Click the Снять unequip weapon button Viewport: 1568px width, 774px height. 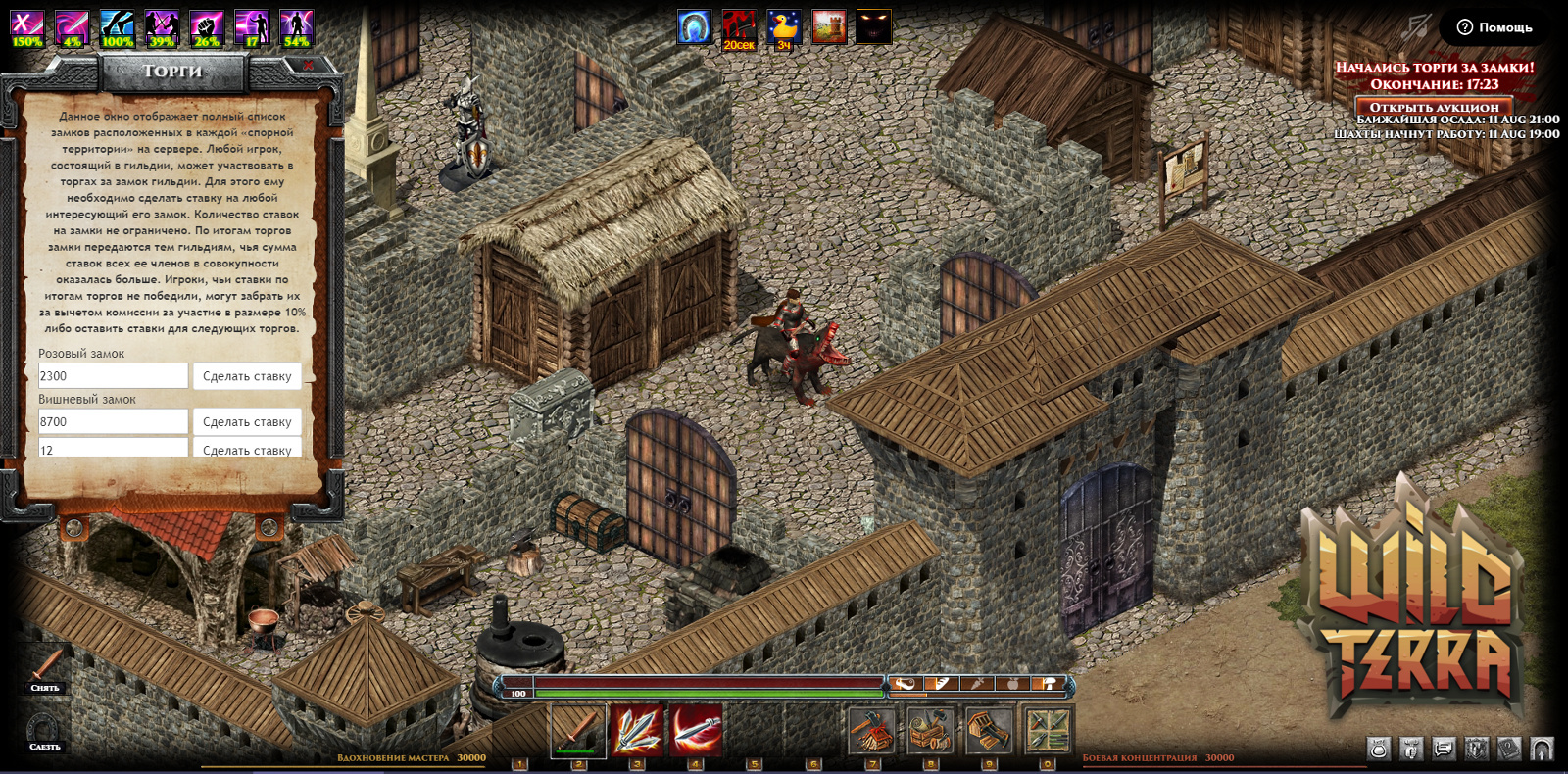45,670
